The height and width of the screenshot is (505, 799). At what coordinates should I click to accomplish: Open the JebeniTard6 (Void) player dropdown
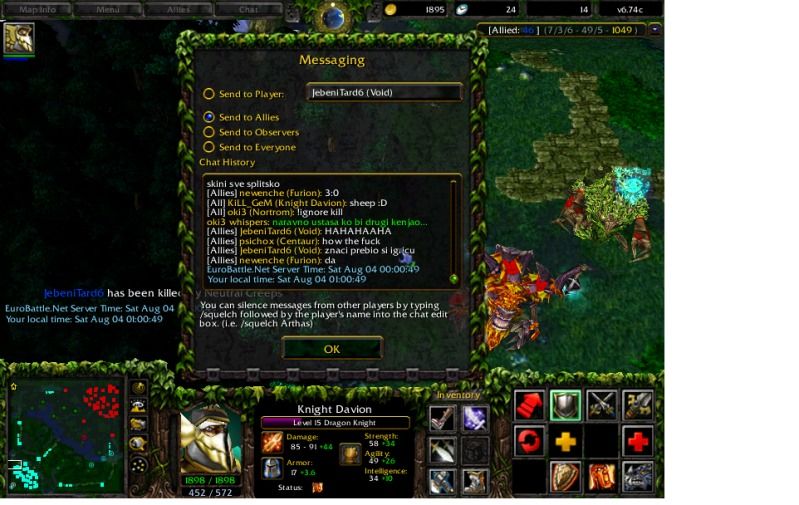pos(384,93)
